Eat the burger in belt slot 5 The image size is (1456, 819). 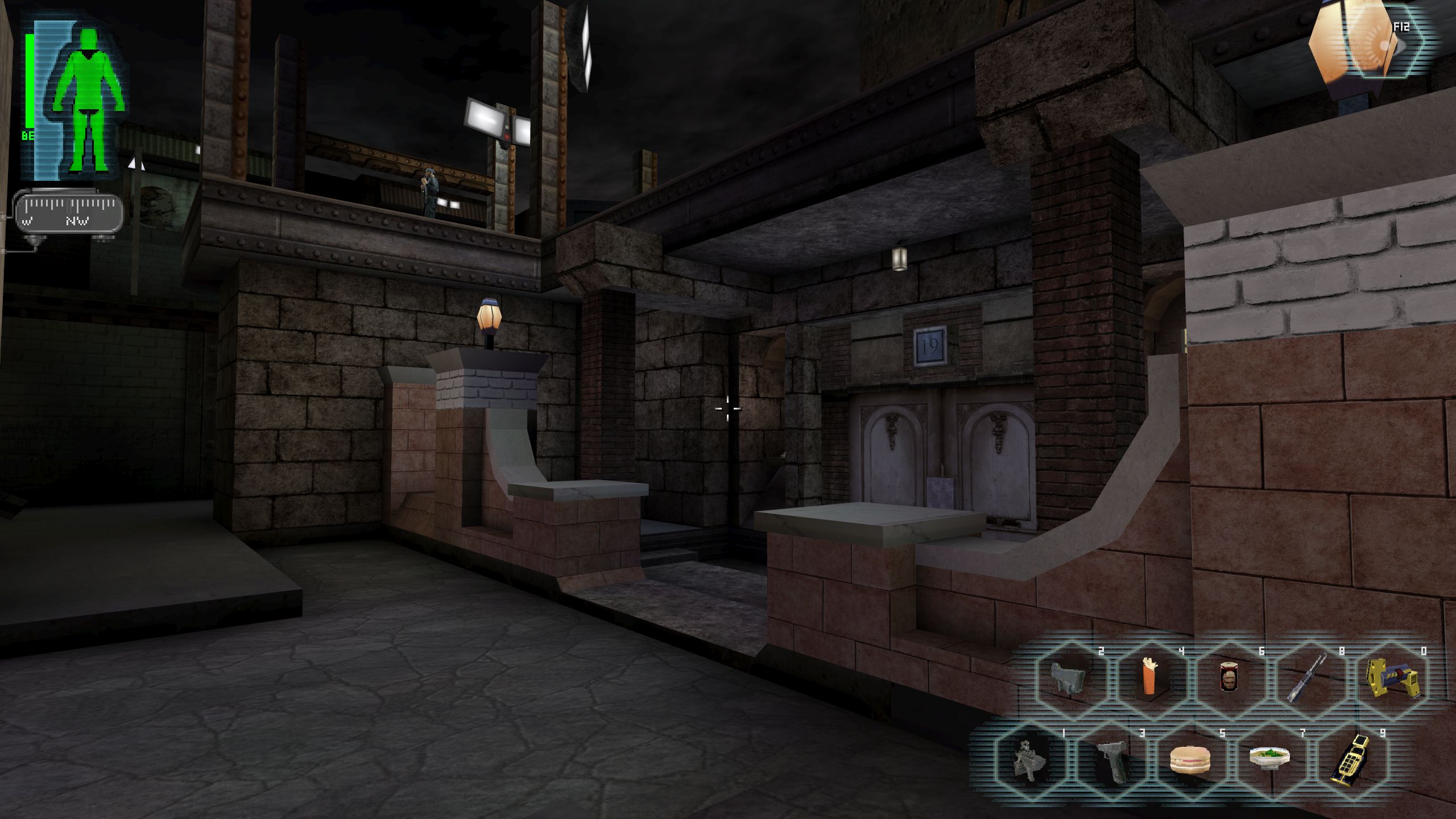click(x=1189, y=760)
